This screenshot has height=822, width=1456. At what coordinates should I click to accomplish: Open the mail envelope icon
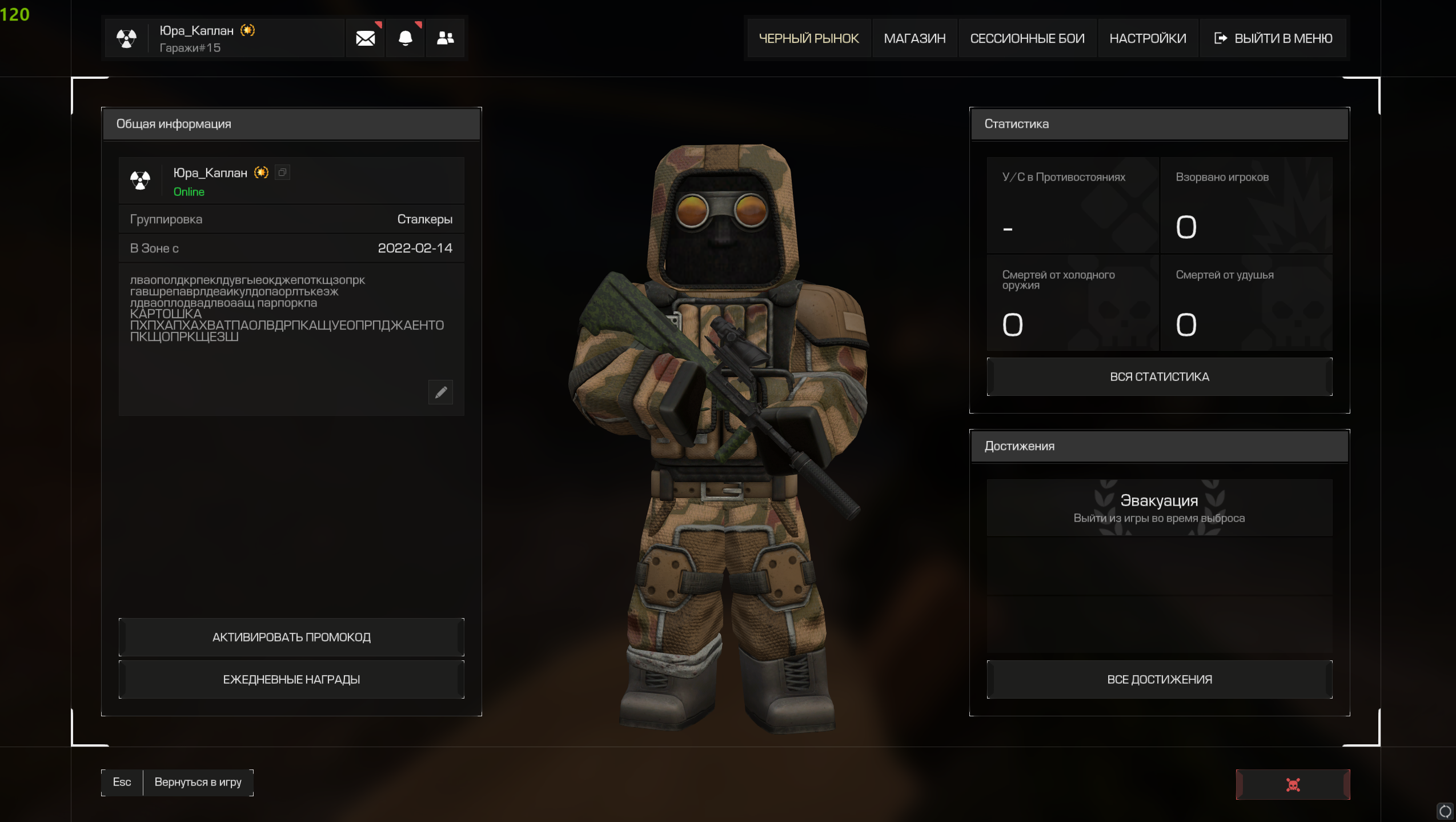365,38
